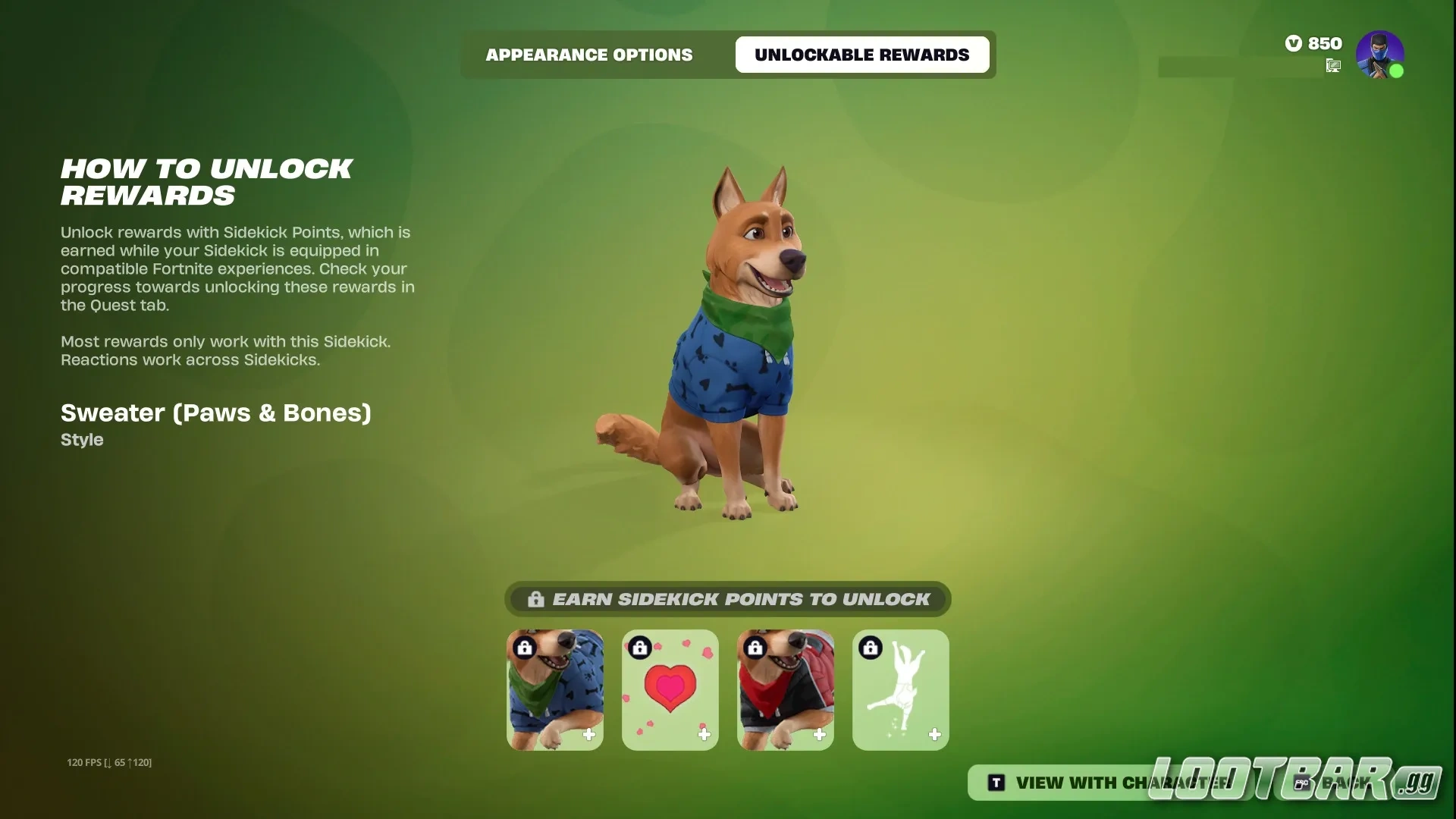Click plus badge on heart reaction reward
This screenshot has width=1456, height=819.
coord(704,734)
